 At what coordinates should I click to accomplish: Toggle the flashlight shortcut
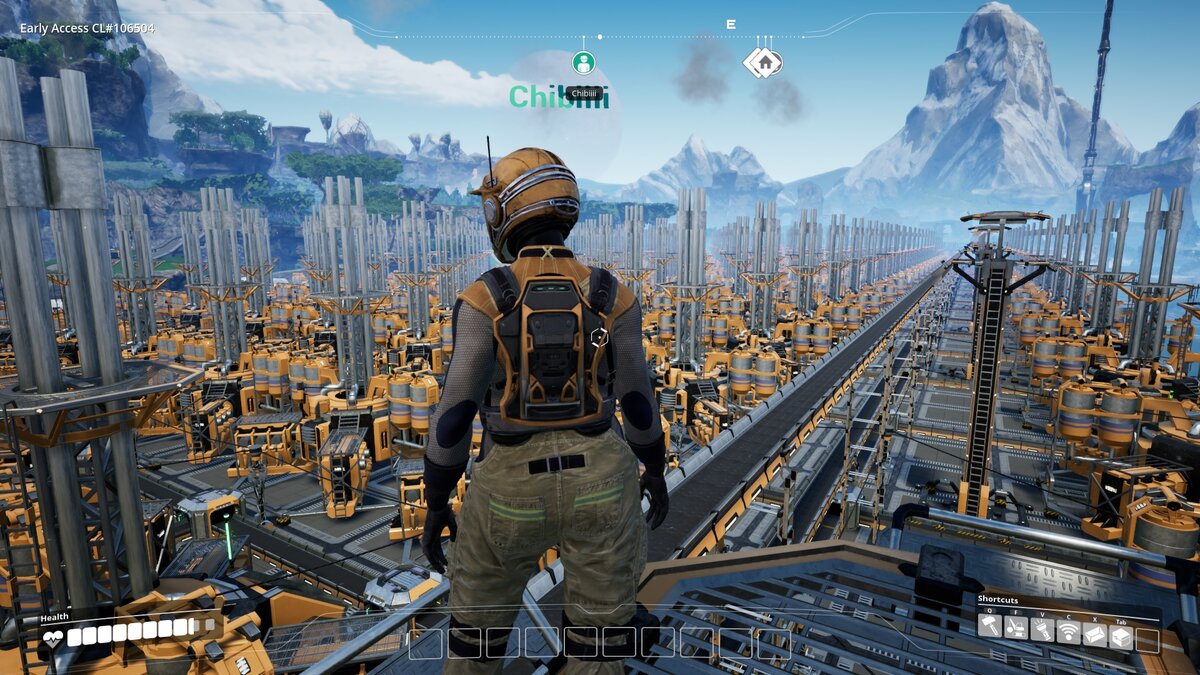coord(1041,630)
